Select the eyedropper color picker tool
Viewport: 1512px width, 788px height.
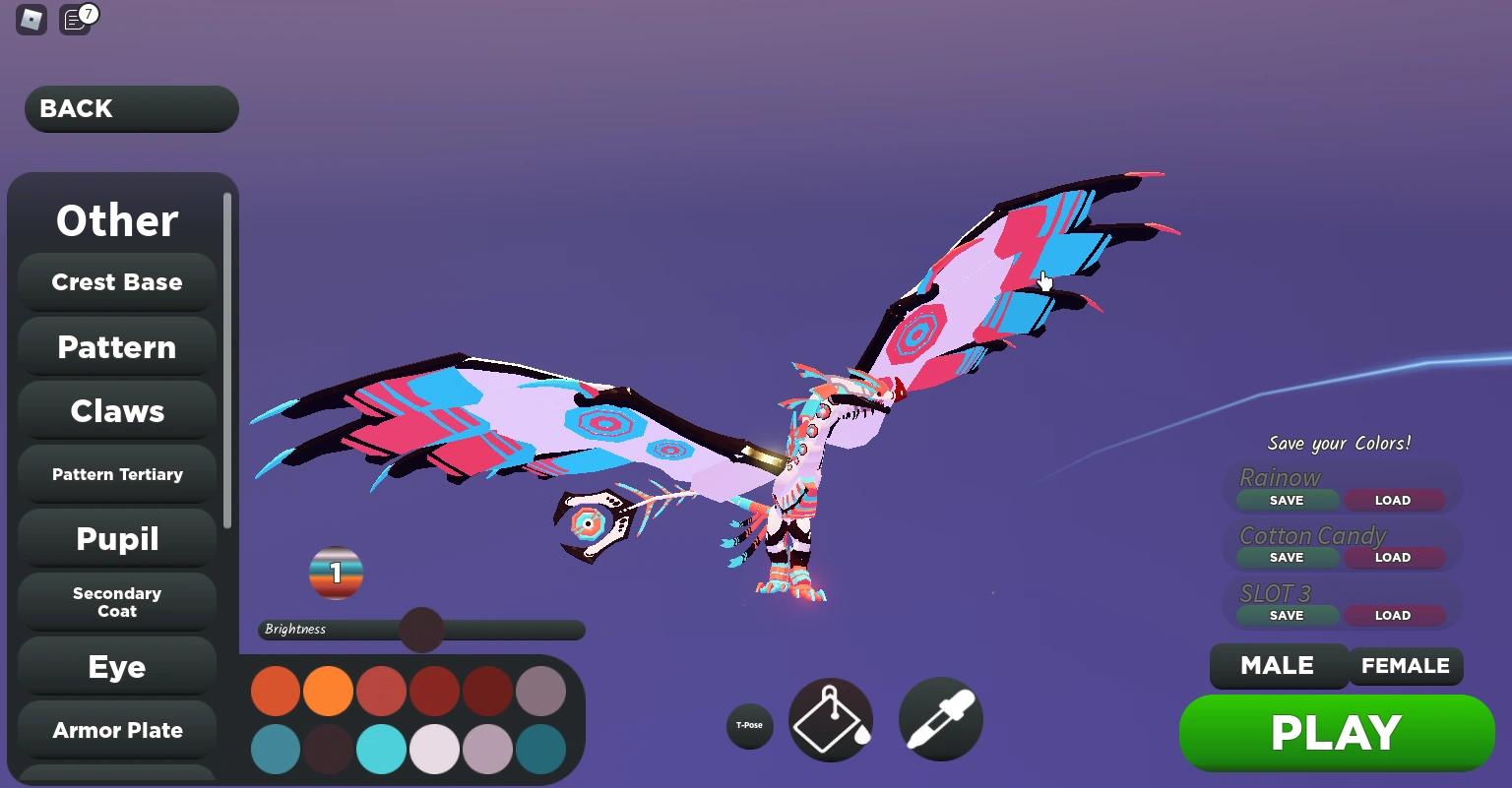click(940, 719)
